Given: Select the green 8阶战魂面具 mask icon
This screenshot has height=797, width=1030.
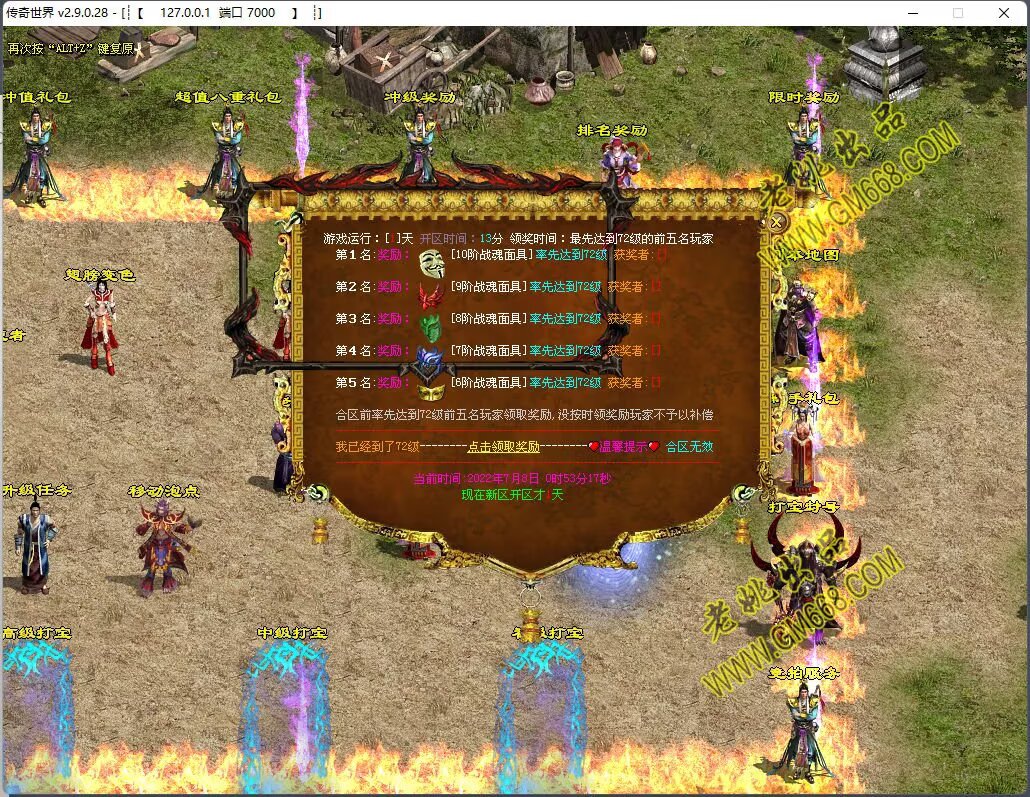Looking at the screenshot, I should click(x=431, y=327).
